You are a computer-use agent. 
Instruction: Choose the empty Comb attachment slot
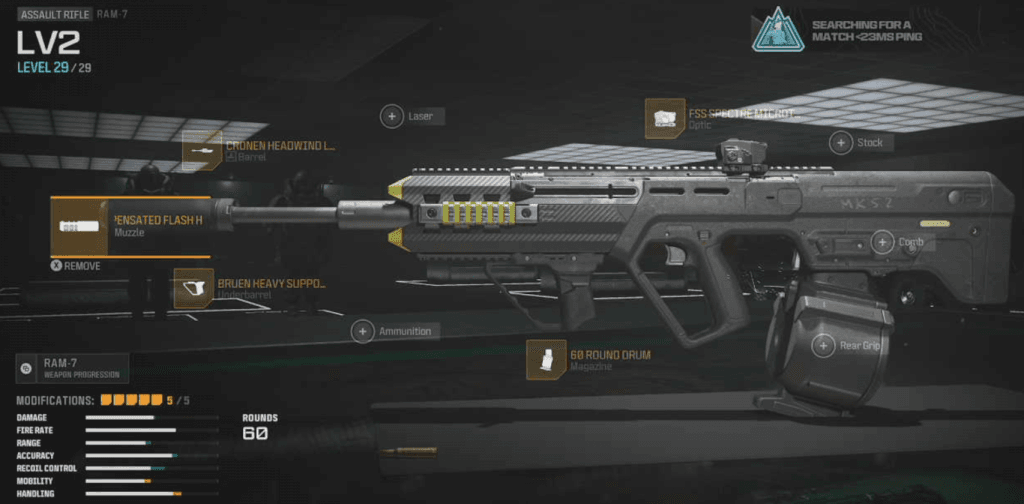882,242
